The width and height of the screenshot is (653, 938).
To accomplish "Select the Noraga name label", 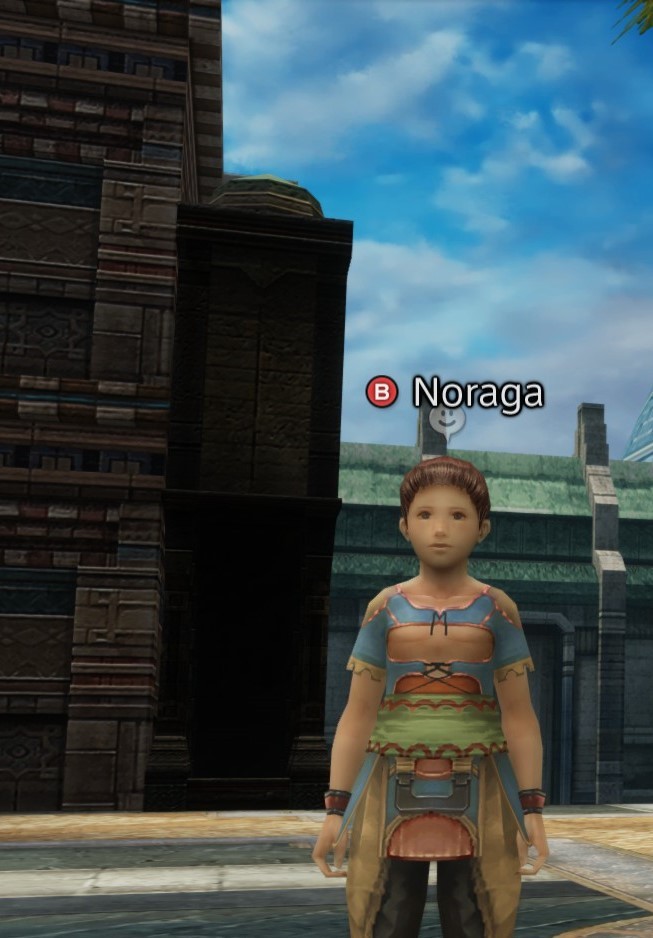I will 478,392.
